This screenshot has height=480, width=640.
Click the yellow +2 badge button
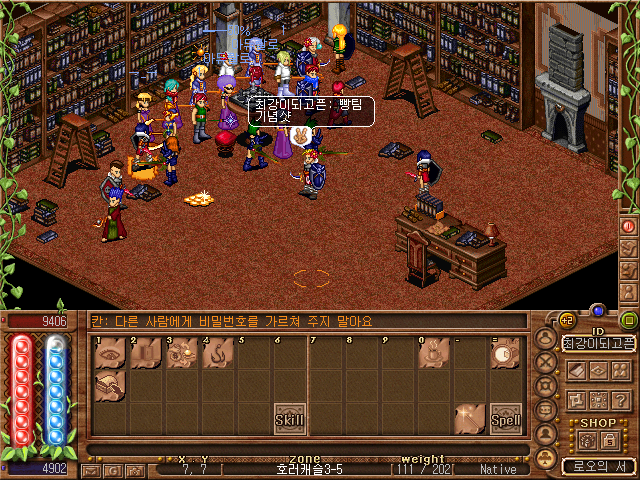click(x=566, y=319)
